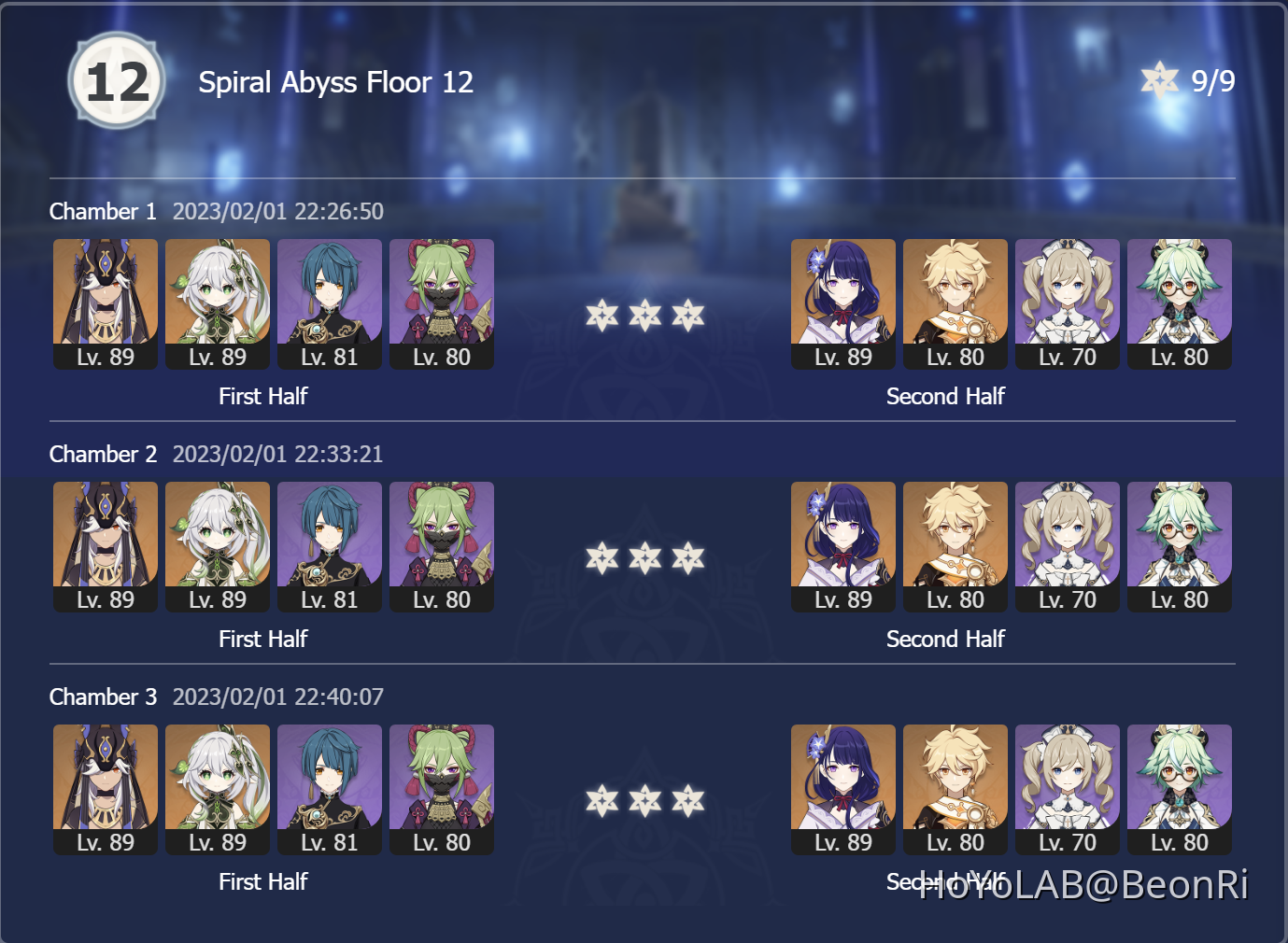Viewport: 1288px width, 943px height.
Task: Select Nahida's portrait in Chamber 2 First Half
Action: pos(217,546)
